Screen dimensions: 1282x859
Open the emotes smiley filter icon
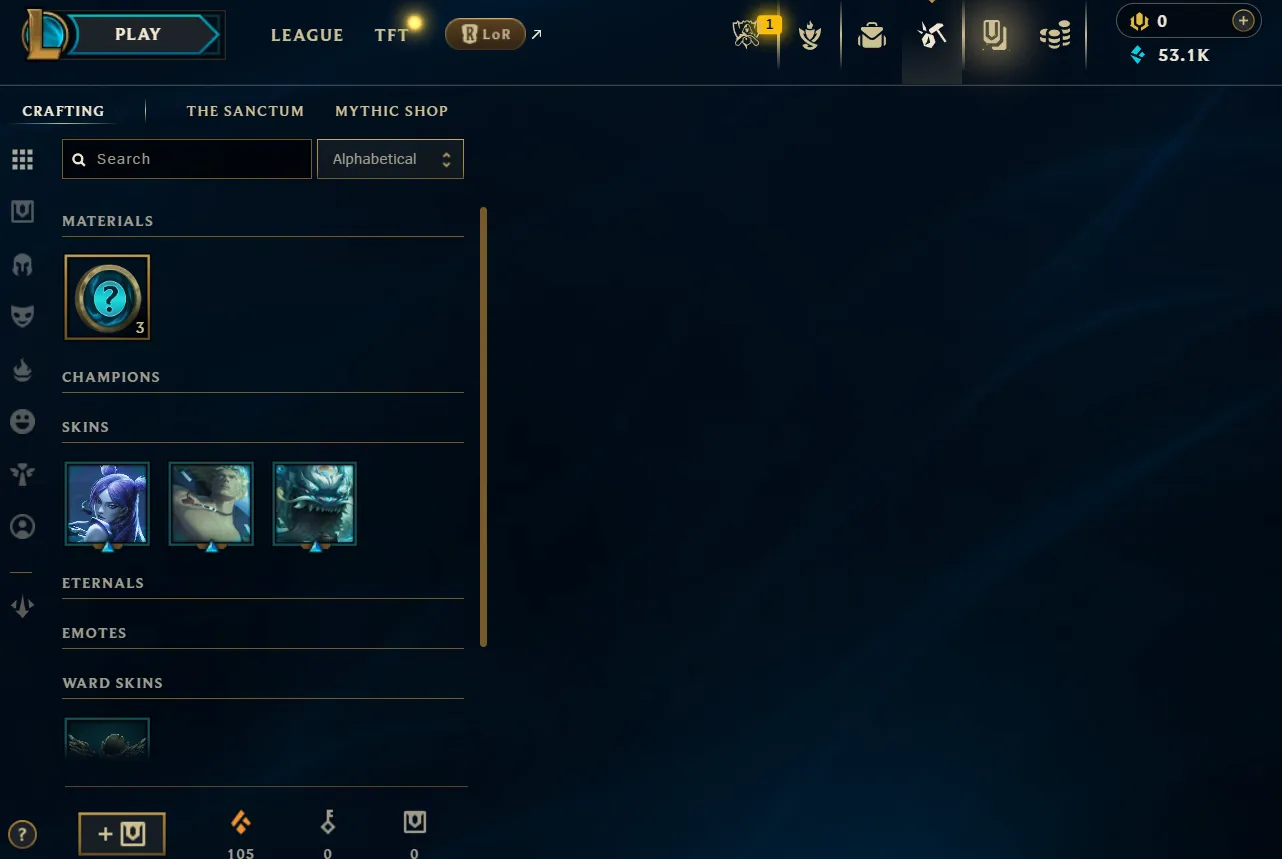coord(22,421)
